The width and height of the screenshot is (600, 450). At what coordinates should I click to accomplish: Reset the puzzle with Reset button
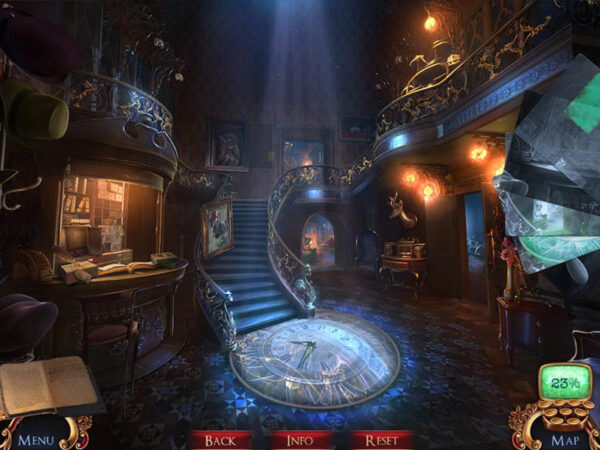[381, 440]
